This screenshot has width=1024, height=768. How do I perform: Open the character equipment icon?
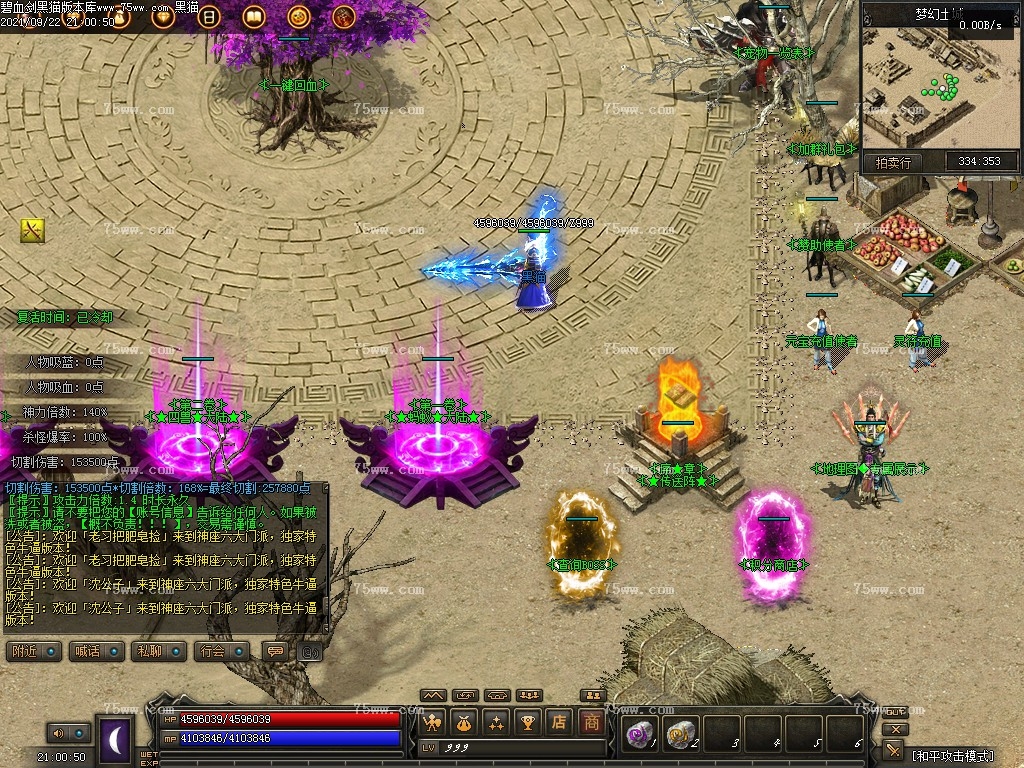434,721
